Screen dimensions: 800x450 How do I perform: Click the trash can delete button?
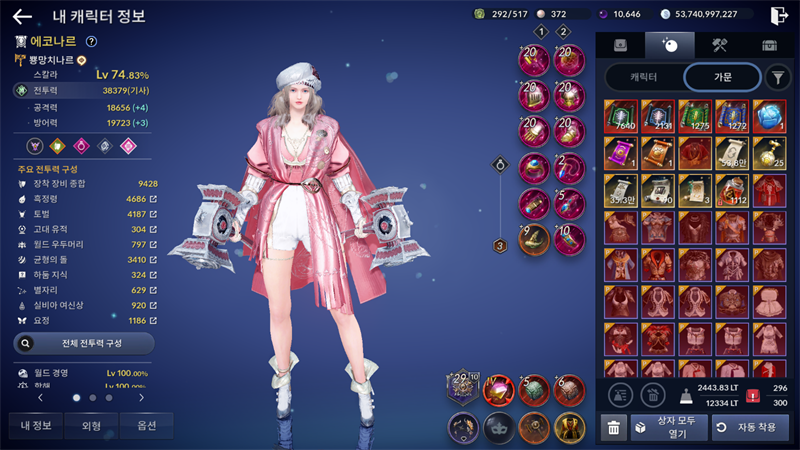(x=614, y=428)
